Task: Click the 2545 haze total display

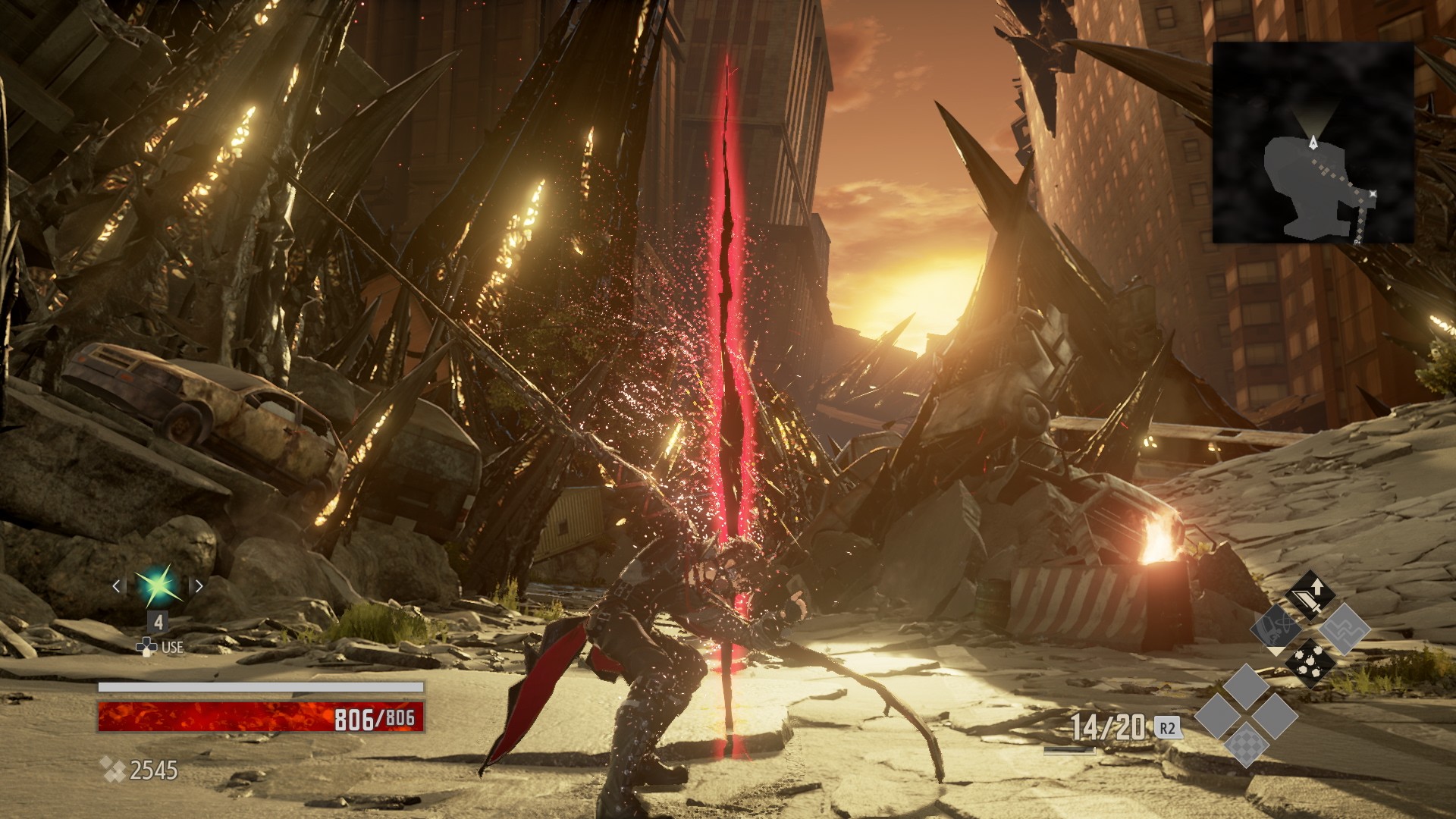Action: pos(153,770)
